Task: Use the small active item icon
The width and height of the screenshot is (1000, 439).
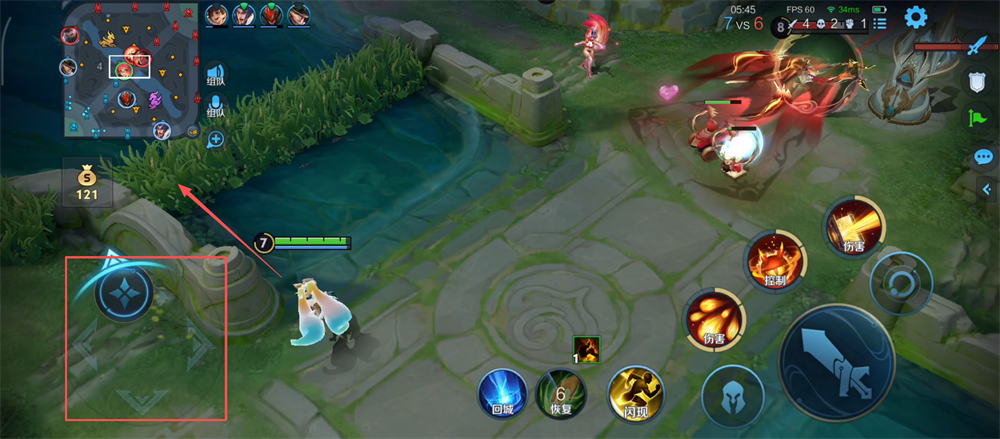Action: tap(586, 348)
